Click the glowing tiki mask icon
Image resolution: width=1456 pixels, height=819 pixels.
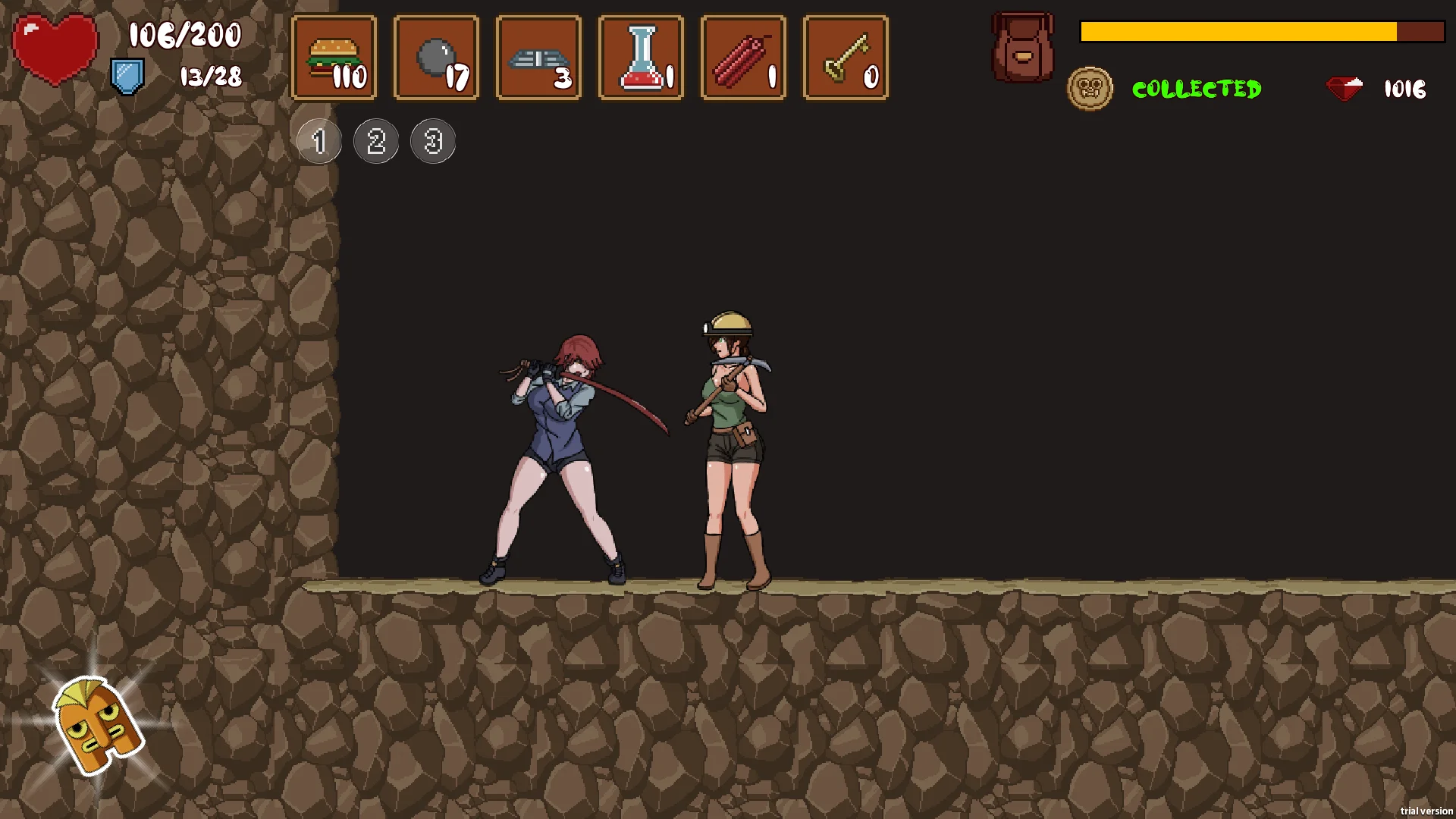coord(96,725)
